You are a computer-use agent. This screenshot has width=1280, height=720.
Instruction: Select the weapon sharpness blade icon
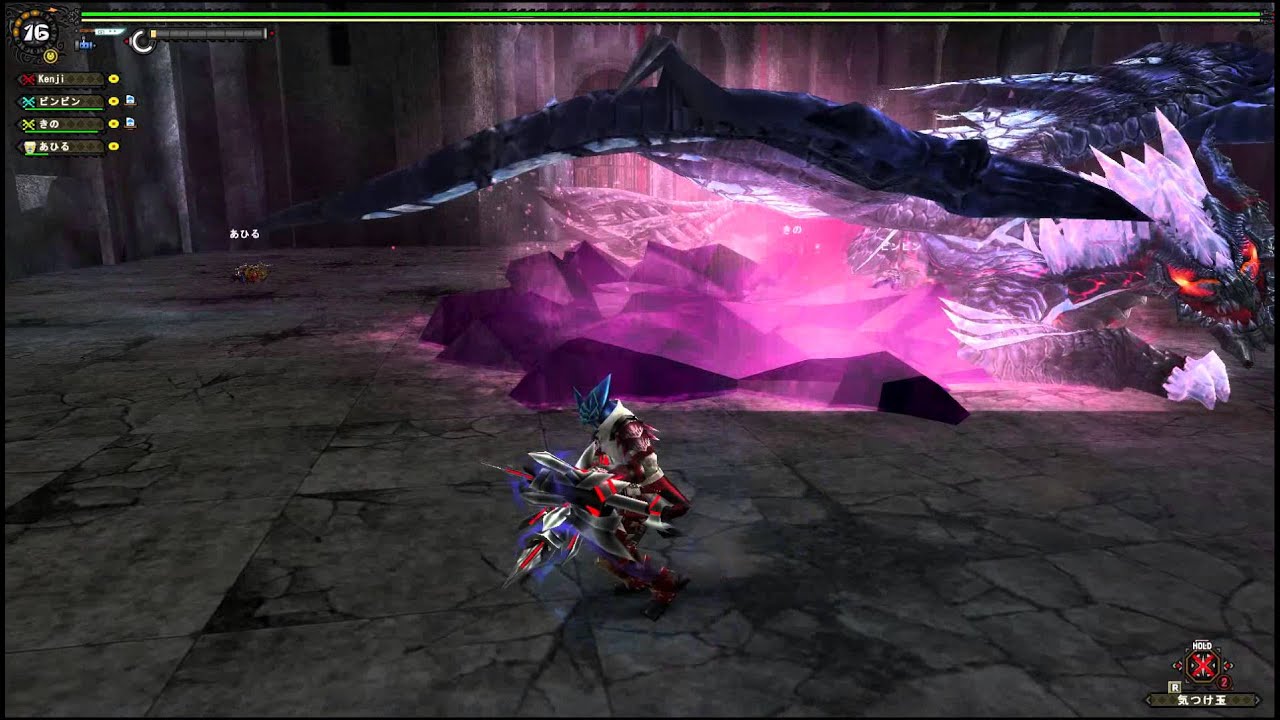coord(109,31)
